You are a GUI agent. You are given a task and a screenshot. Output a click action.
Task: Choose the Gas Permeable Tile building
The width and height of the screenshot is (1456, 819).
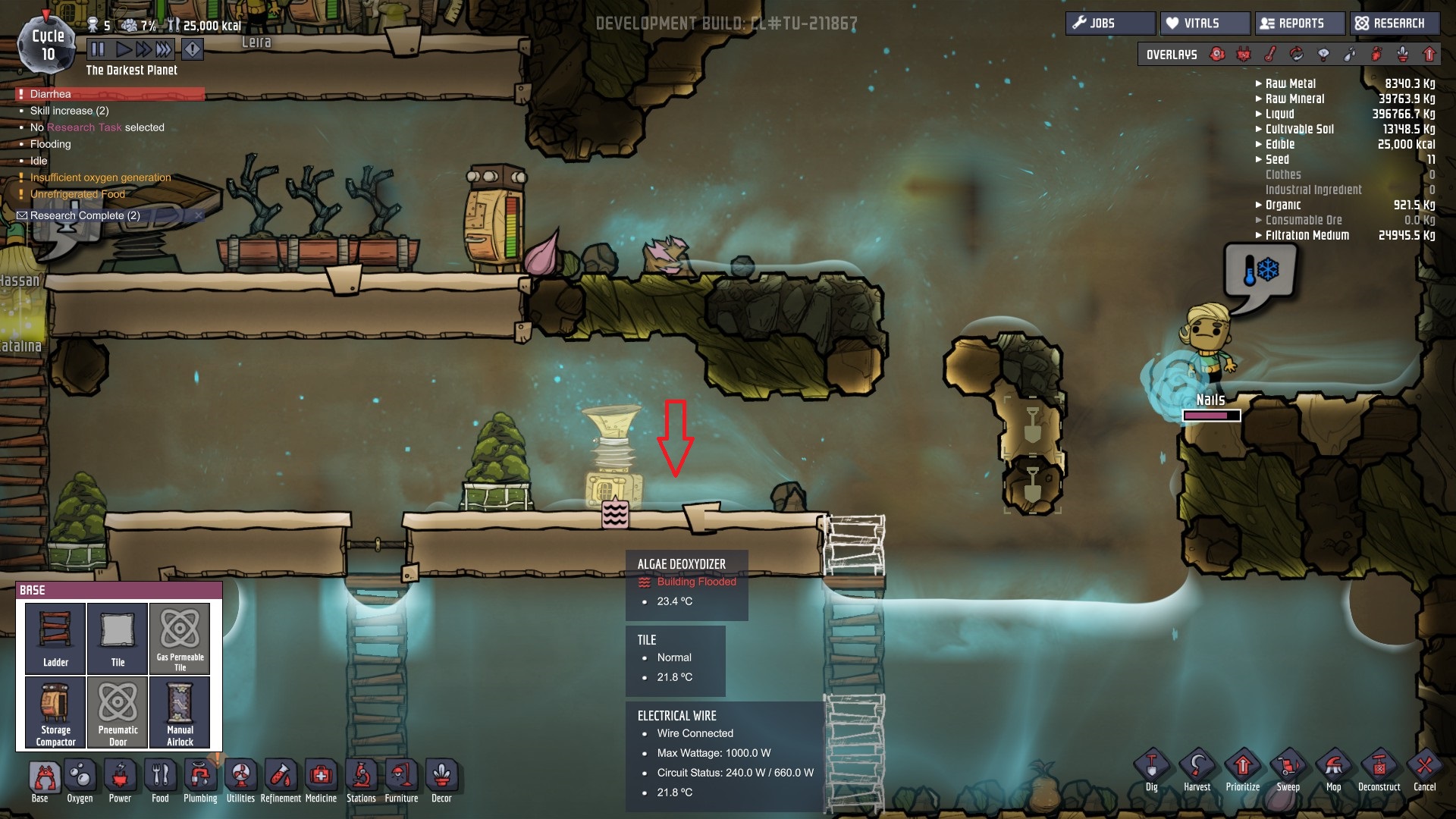coord(180,638)
